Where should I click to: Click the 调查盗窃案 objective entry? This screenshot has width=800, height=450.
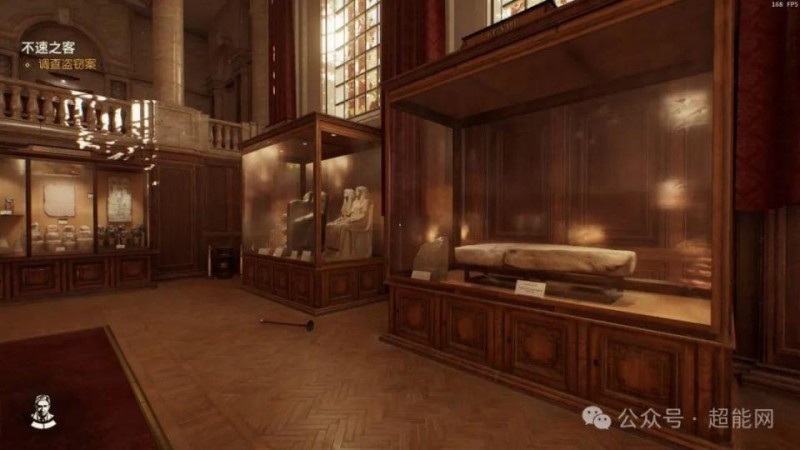tap(67, 64)
